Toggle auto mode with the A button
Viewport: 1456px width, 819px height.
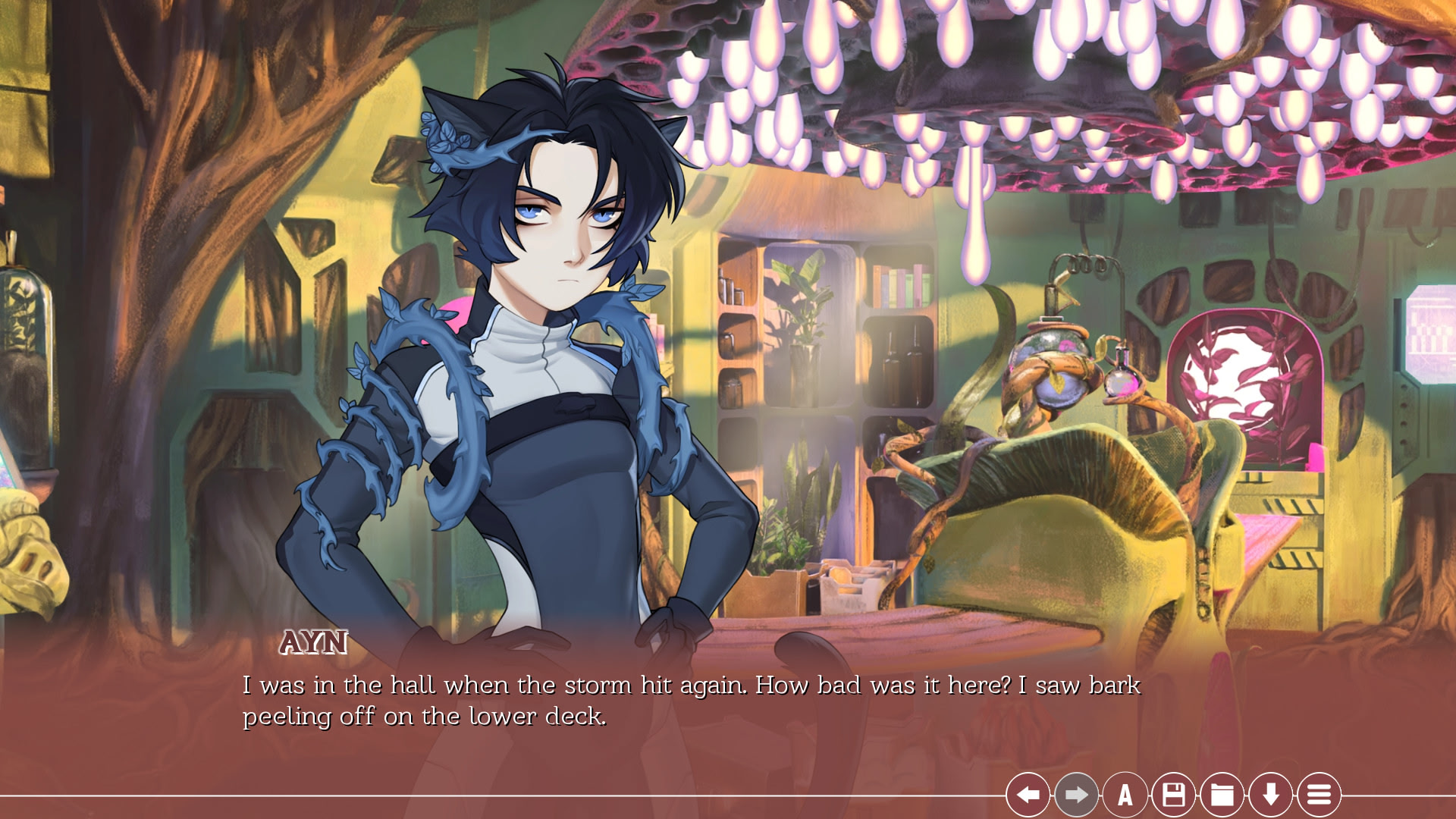(1125, 795)
